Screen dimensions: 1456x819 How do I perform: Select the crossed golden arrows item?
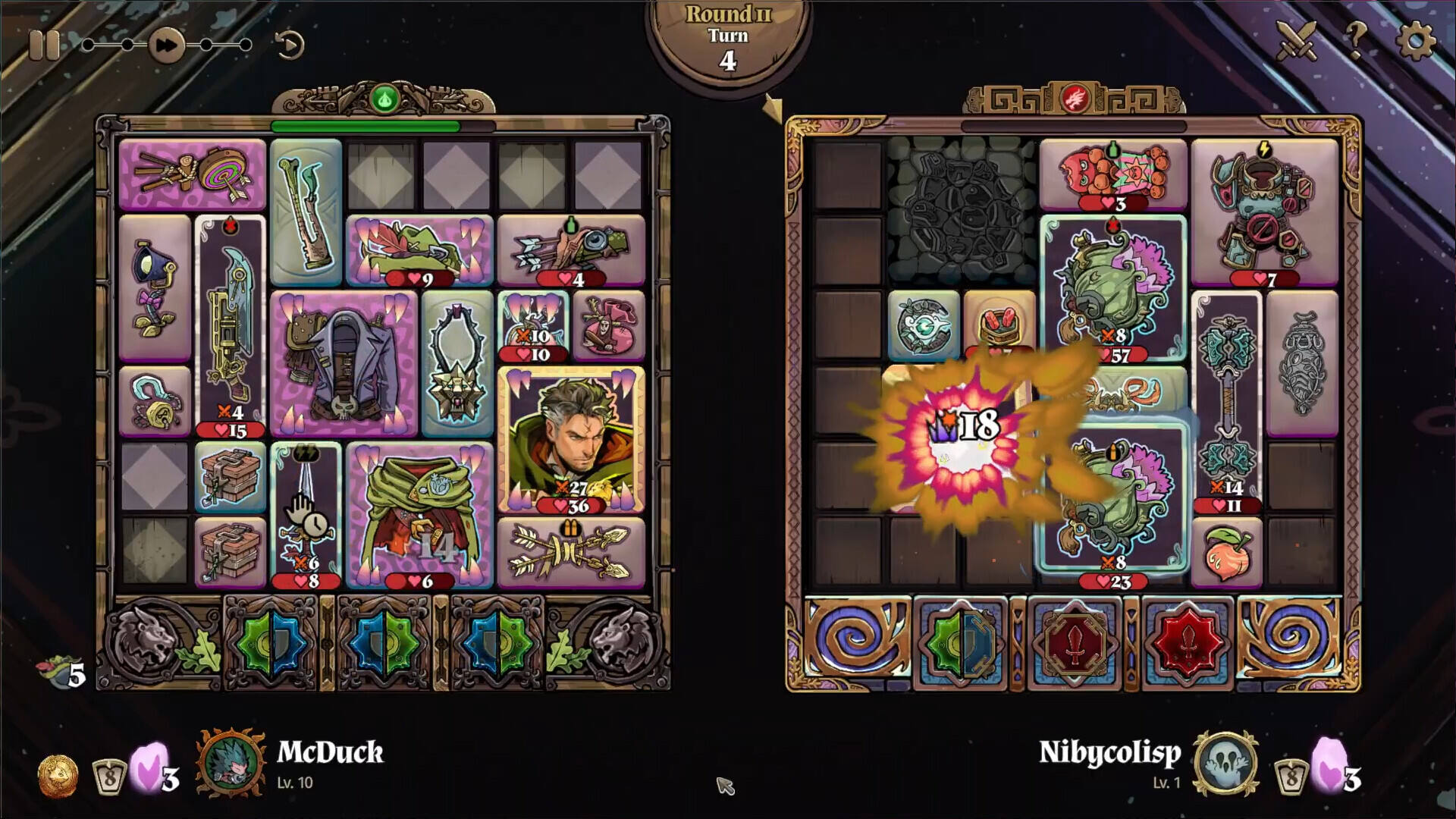[x=571, y=552]
